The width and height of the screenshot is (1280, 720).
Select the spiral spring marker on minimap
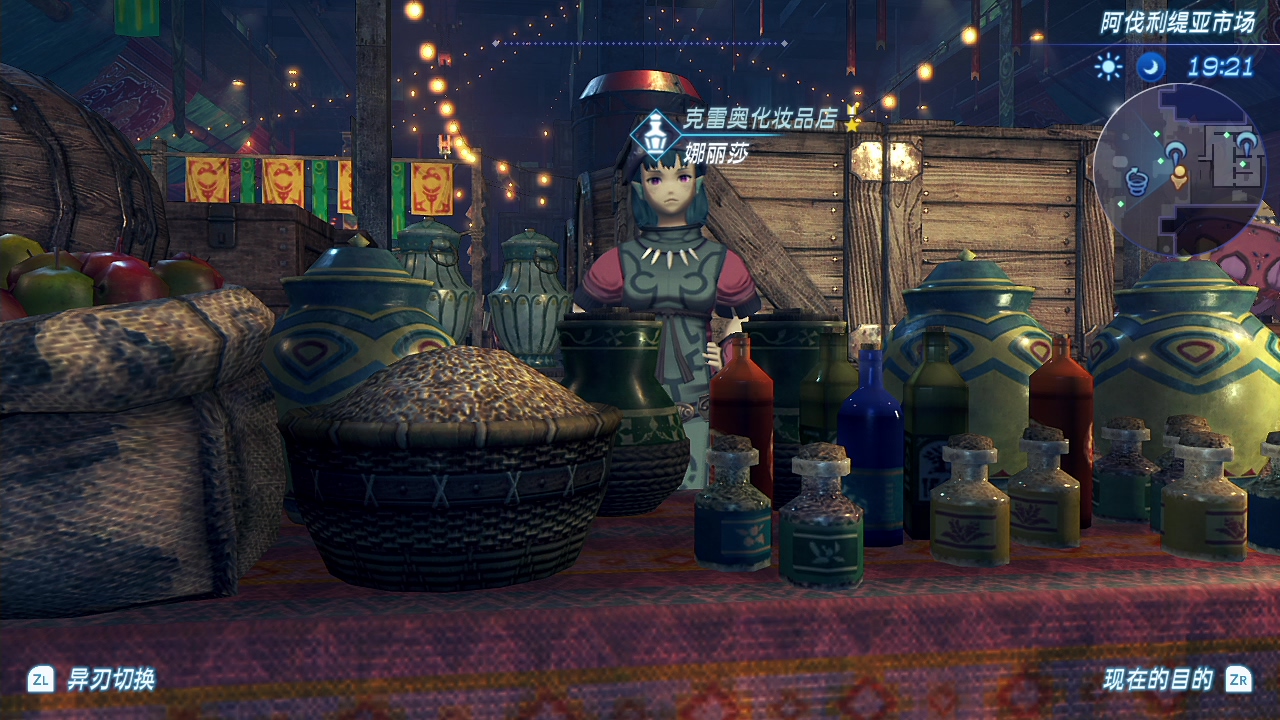[1136, 181]
